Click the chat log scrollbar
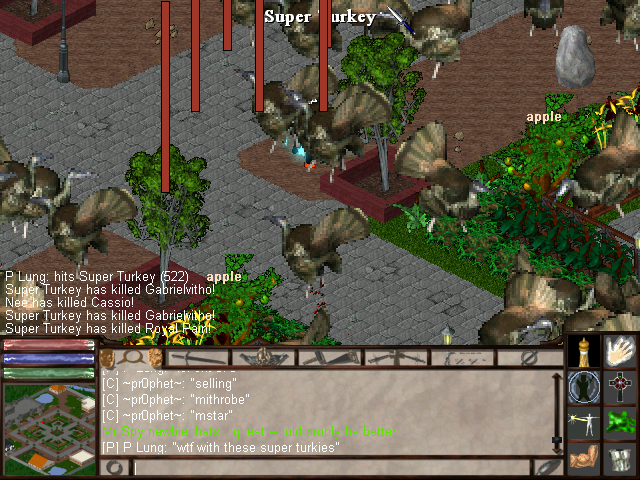 [556, 410]
